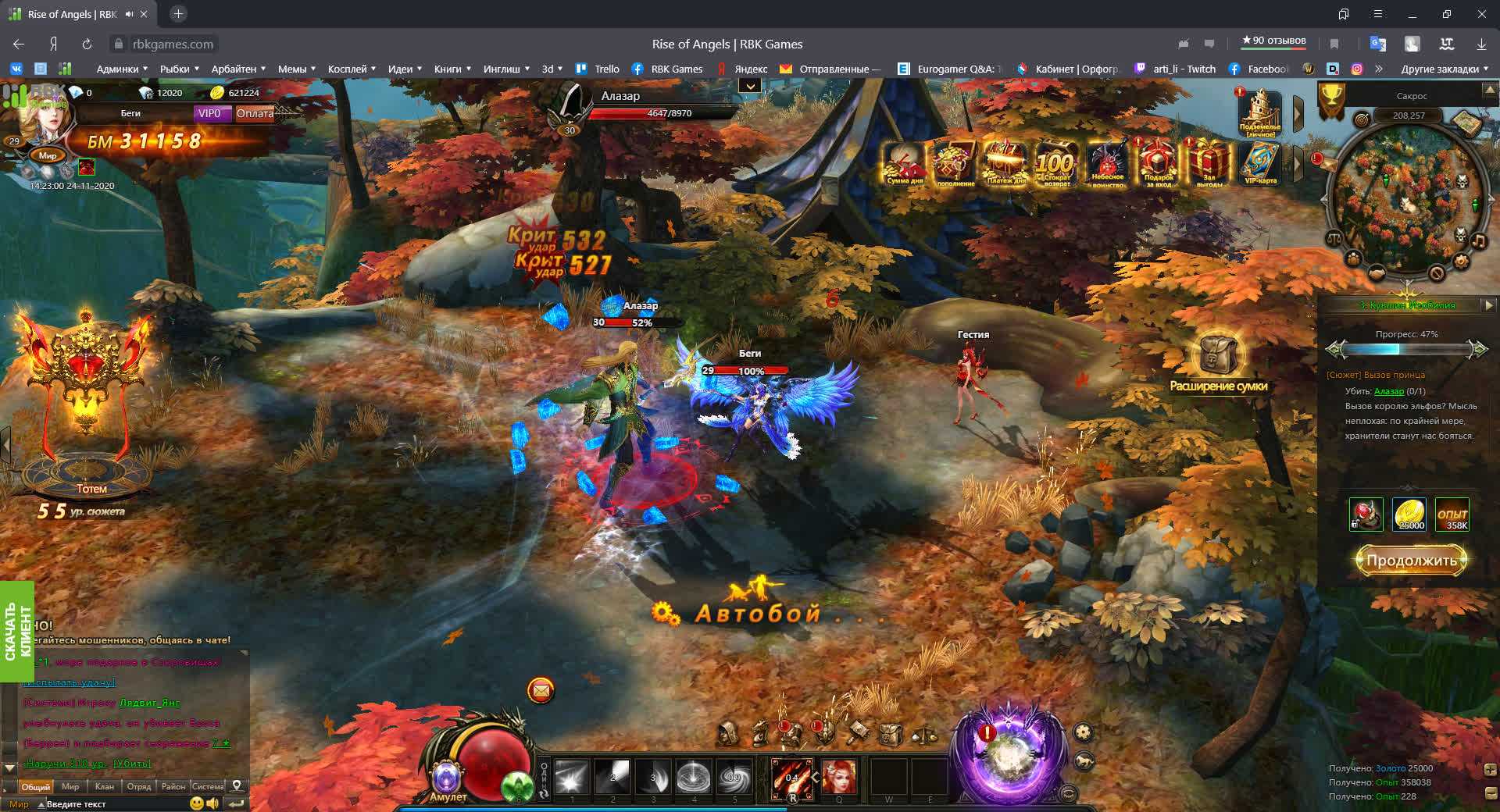Open the Подземелье (личное) tower icon
The image size is (1500, 812).
click(1259, 113)
